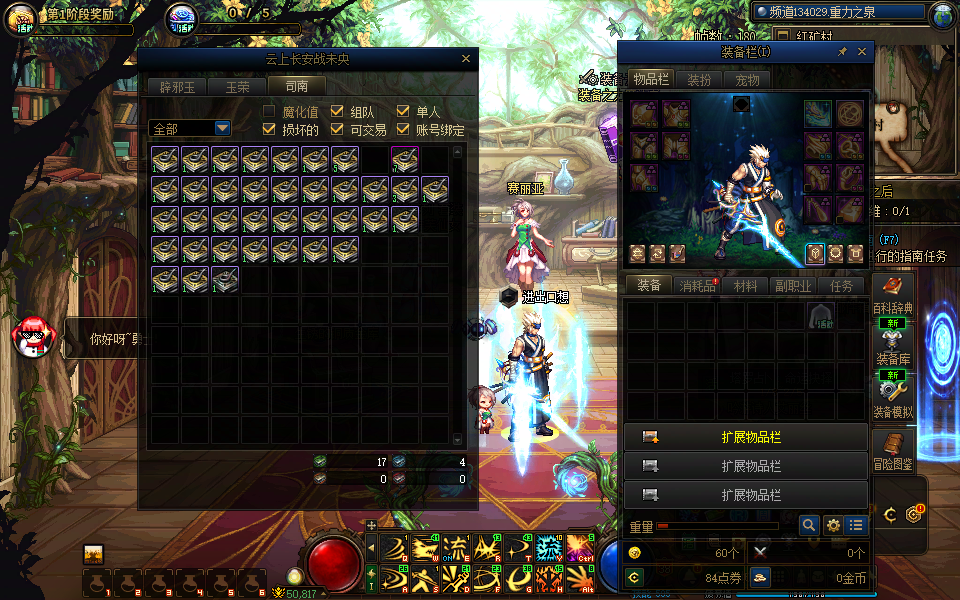Uncheck the 单人 filter
This screenshot has height=600, width=960.
[x=404, y=111]
